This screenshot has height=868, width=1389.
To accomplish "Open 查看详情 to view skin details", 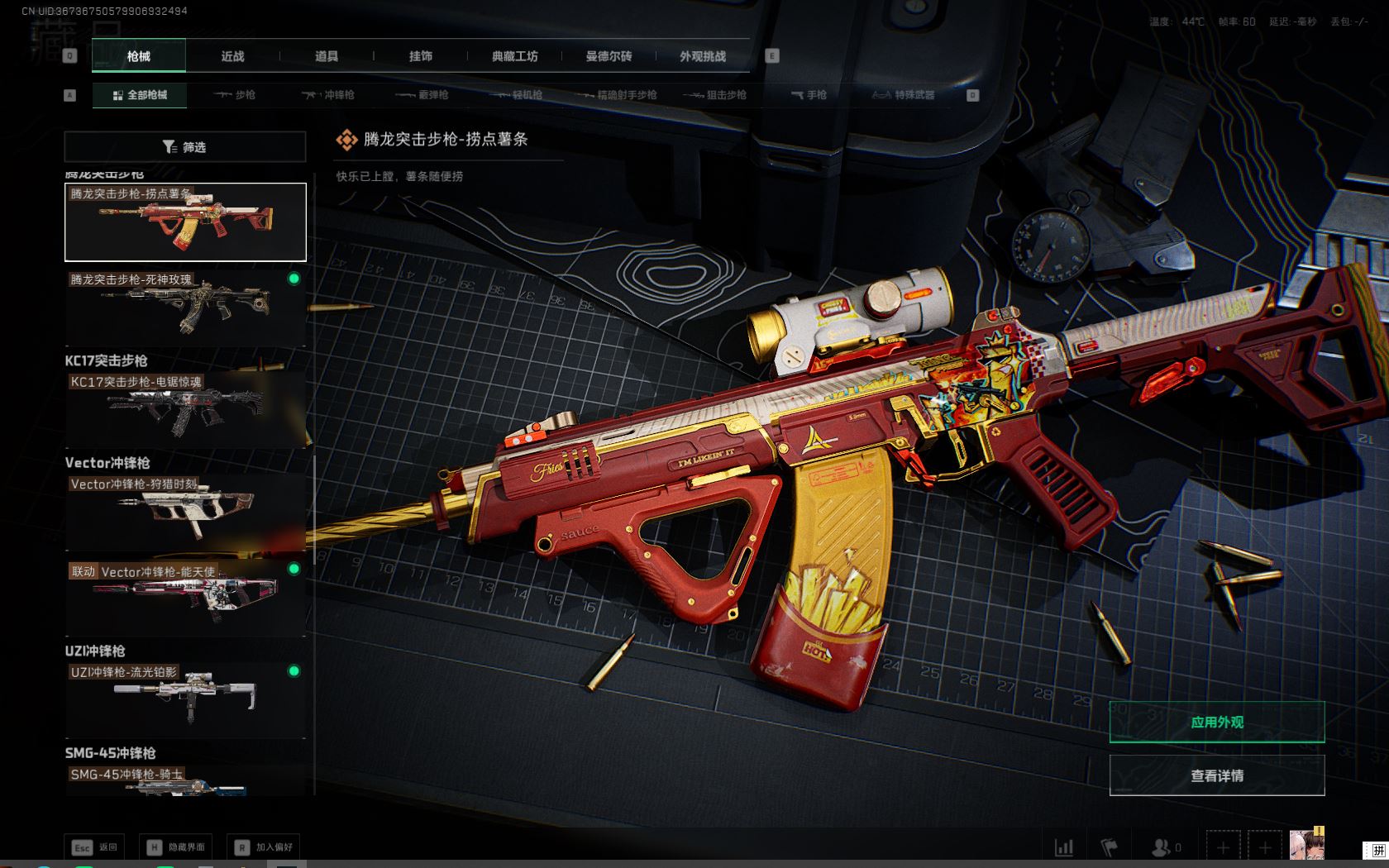I will (1216, 775).
